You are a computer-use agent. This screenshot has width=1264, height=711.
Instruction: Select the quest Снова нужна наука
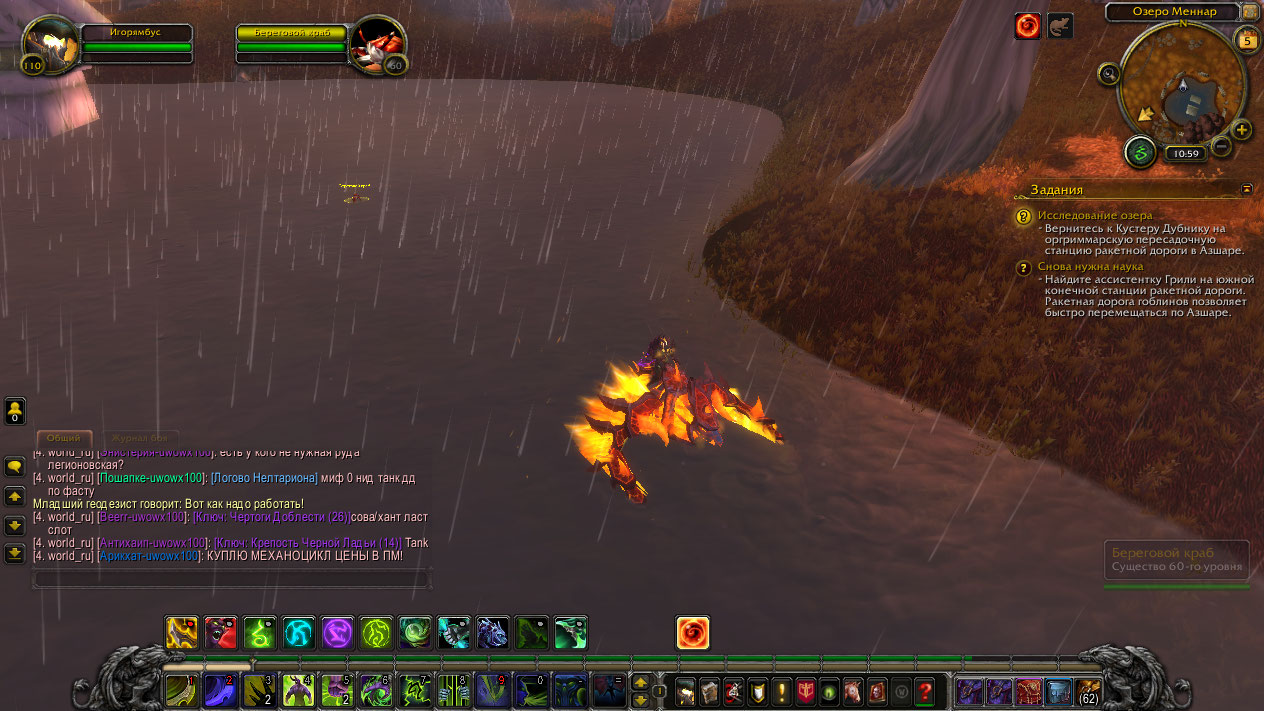click(1090, 267)
